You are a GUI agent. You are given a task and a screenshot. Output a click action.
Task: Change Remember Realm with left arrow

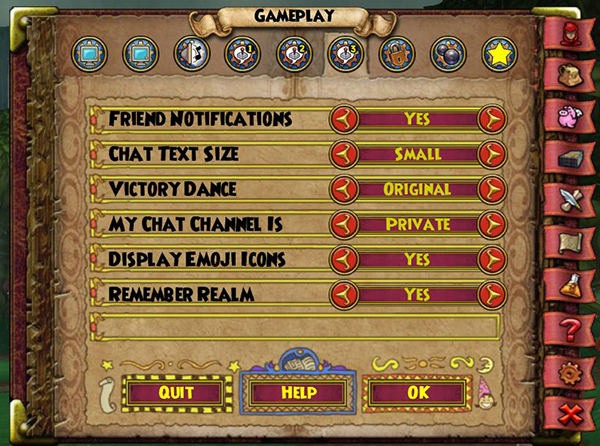pos(345,294)
